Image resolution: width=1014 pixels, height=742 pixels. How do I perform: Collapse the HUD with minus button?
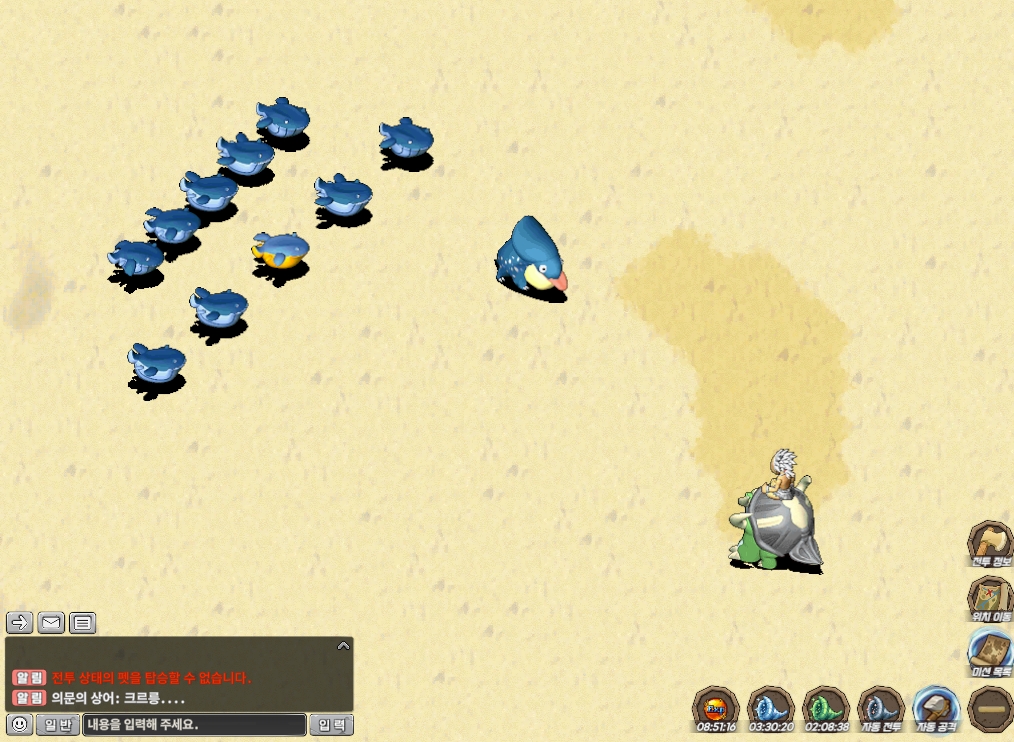pos(990,709)
